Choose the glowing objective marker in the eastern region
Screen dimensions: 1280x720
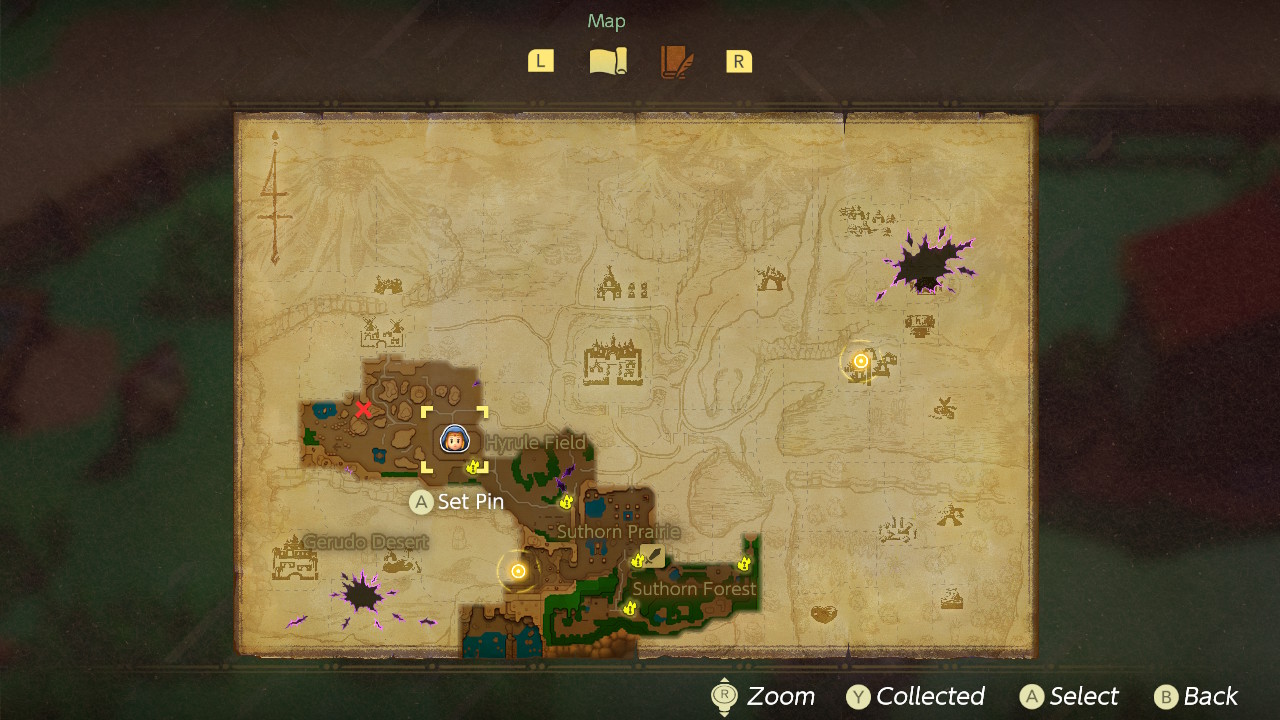860,361
